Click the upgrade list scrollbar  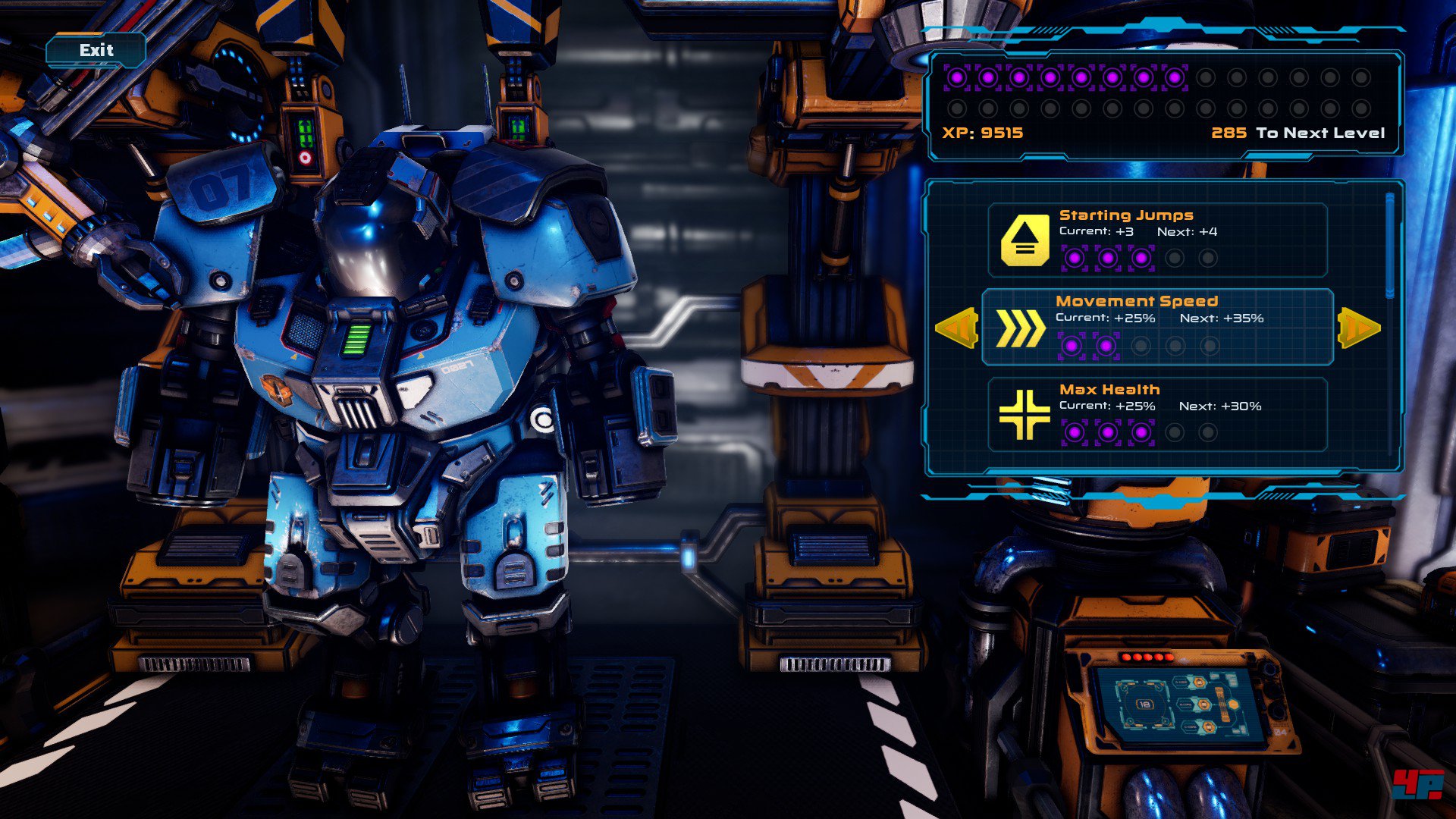point(1389,246)
